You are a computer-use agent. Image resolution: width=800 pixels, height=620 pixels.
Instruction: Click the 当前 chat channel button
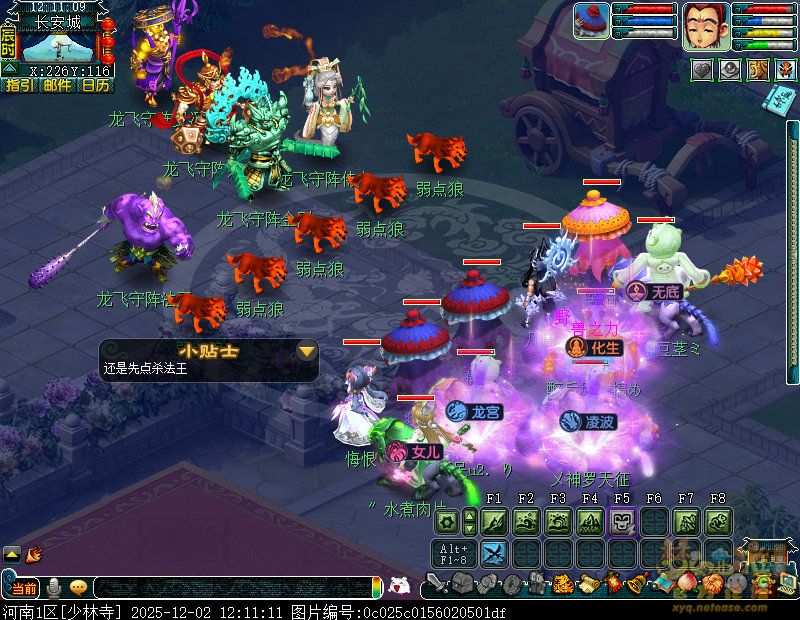click(x=24, y=587)
